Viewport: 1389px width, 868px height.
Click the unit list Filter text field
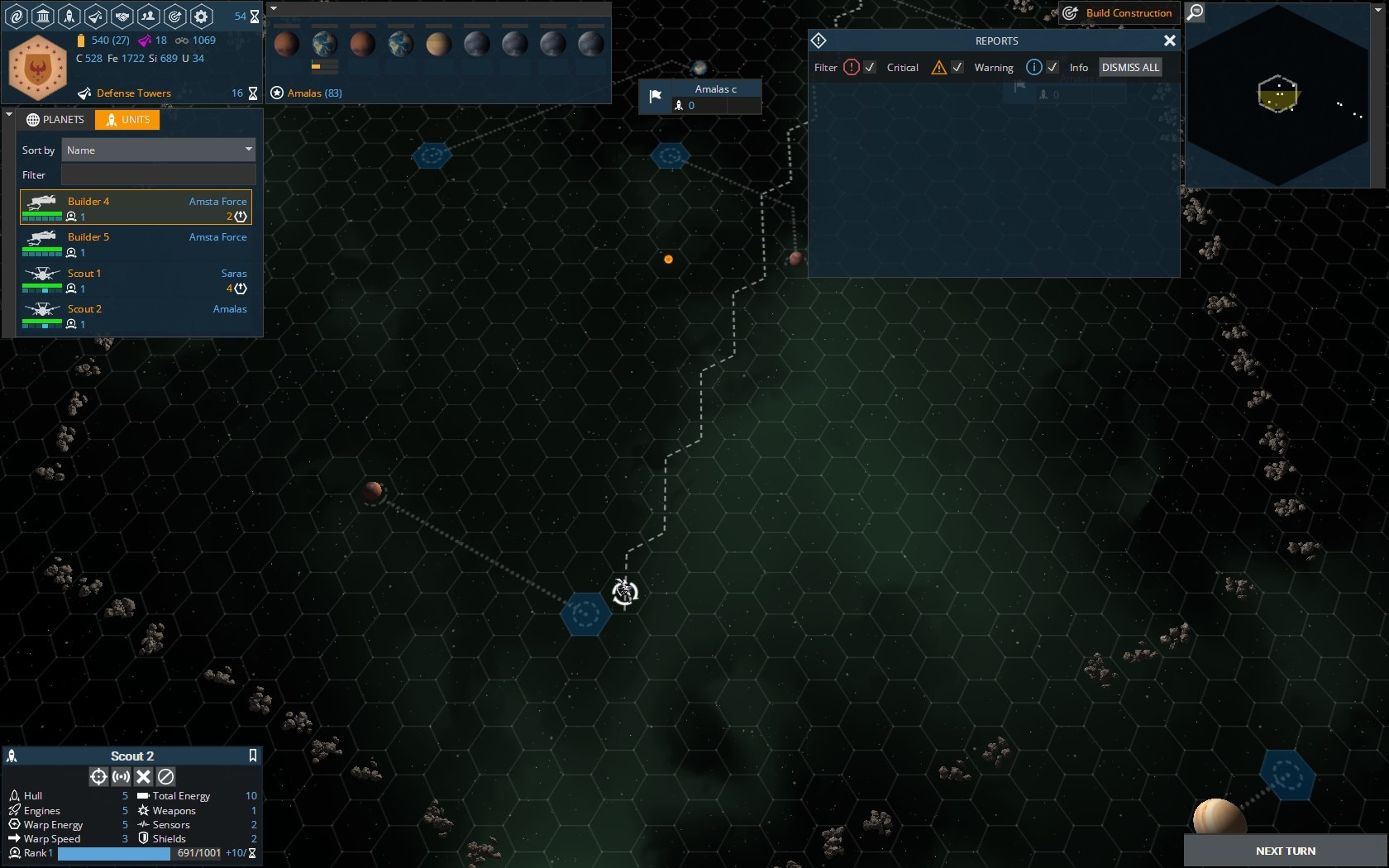[x=158, y=175]
